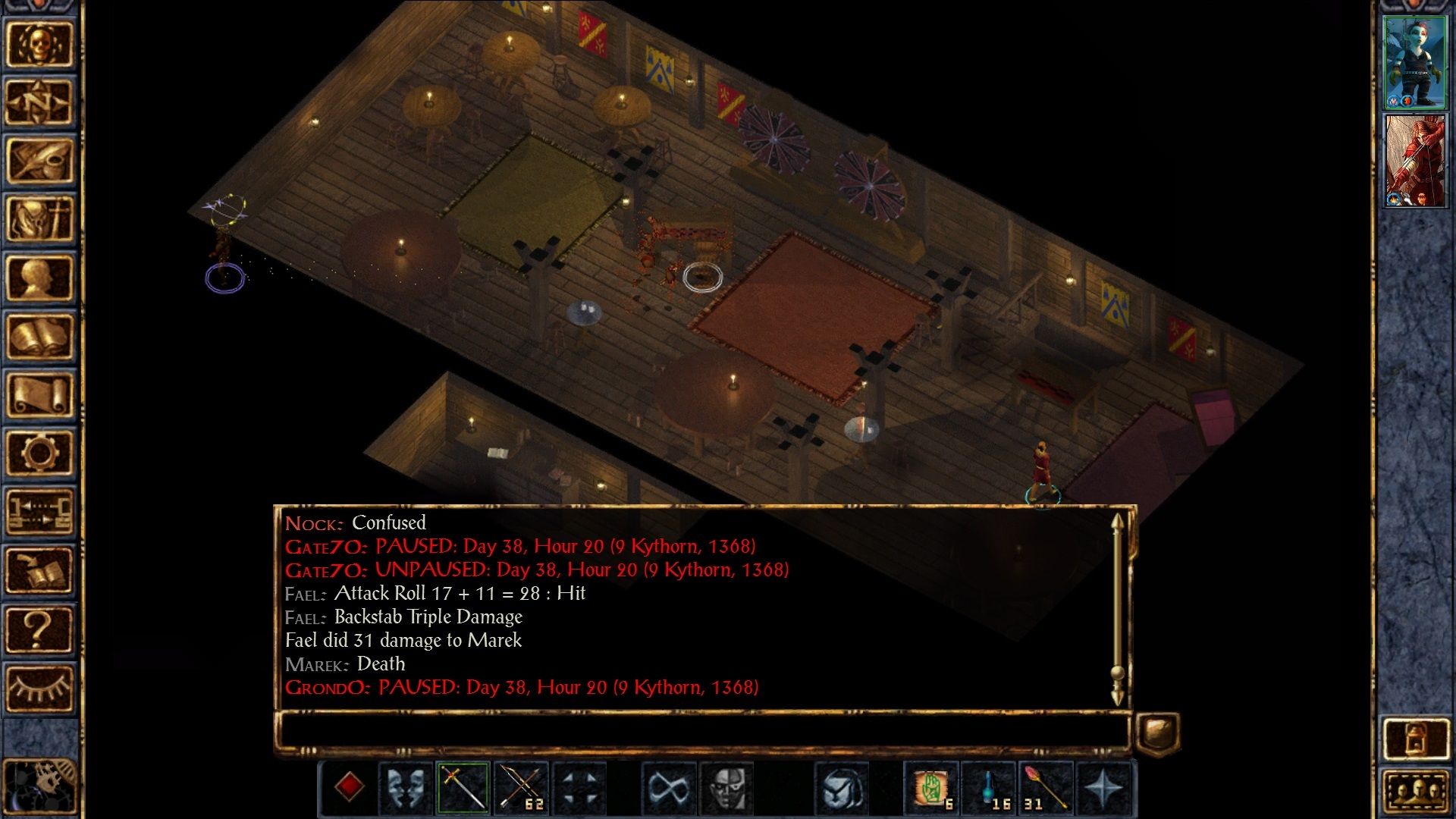The image size is (1456, 819).
Task: Equip the bow with 62 arrows
Action: 522,789
